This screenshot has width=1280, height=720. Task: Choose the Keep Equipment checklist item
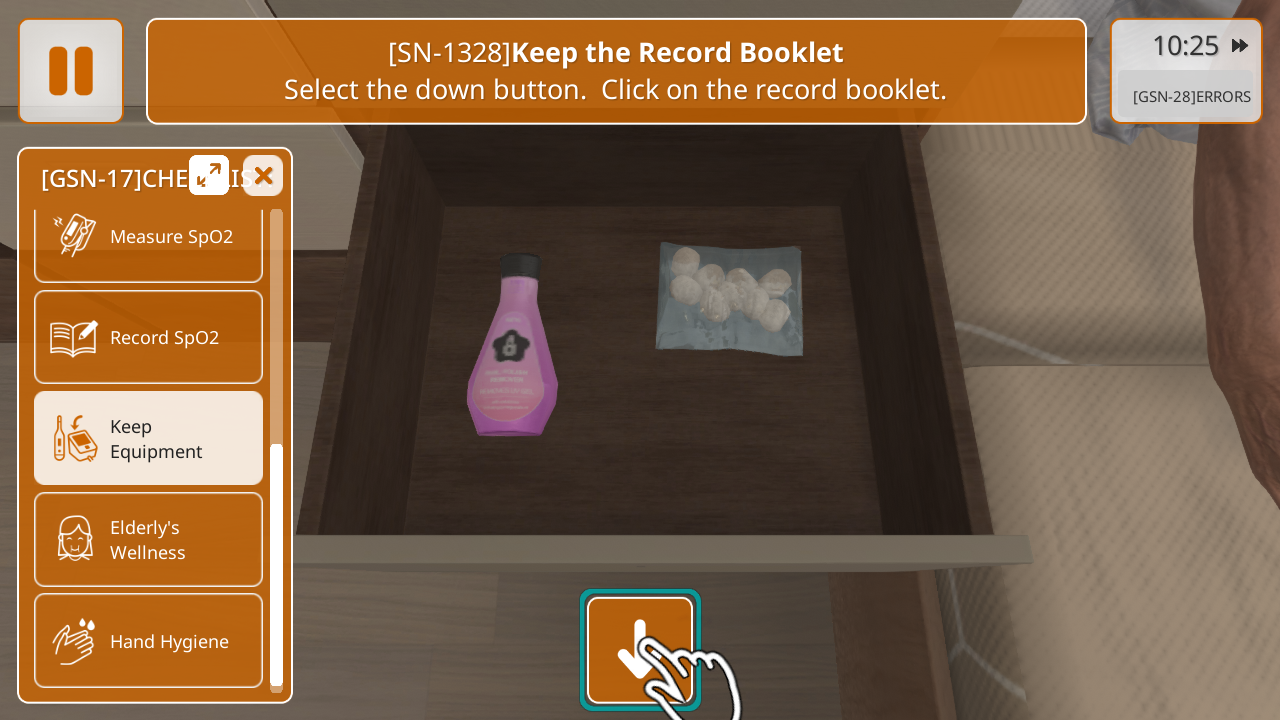pyautogui.click(x=148, y=438)
